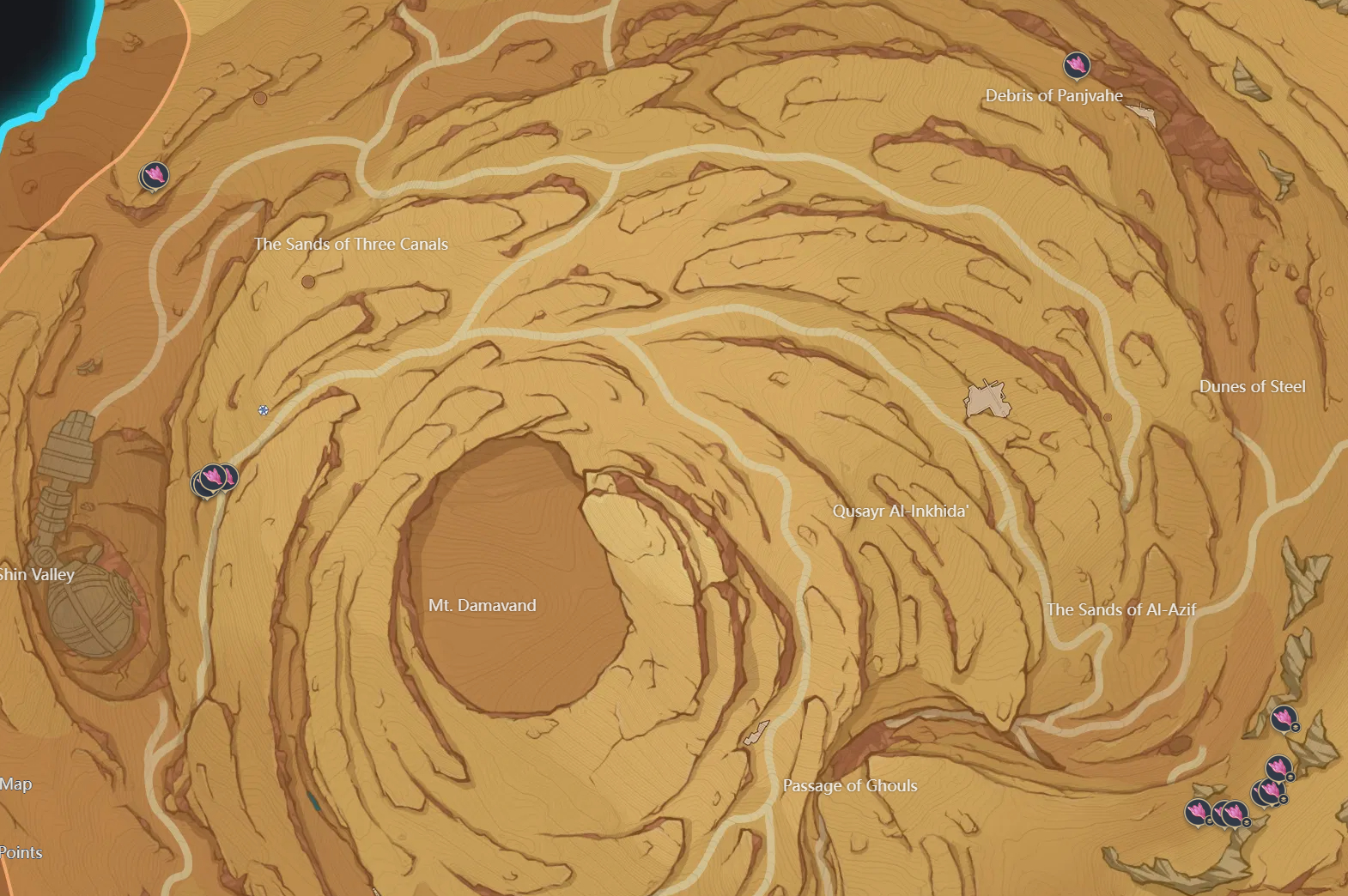Select the leftmost flower marker in the southeast cluster
The width and height of the screenshot is (1348, 896).
pyautogui.click(x=1197, y=812)
